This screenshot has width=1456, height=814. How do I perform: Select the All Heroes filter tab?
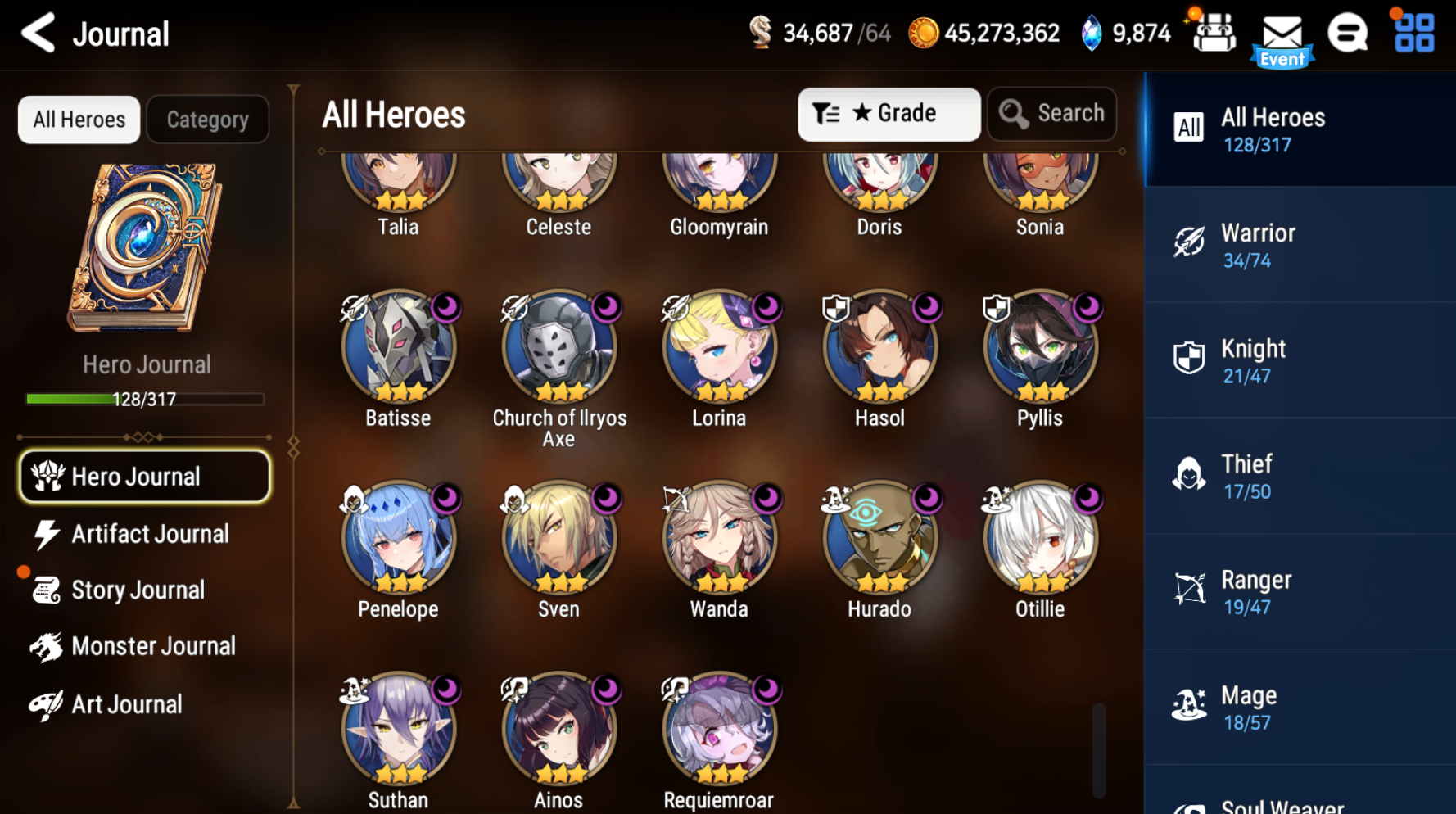coord(79,119)
